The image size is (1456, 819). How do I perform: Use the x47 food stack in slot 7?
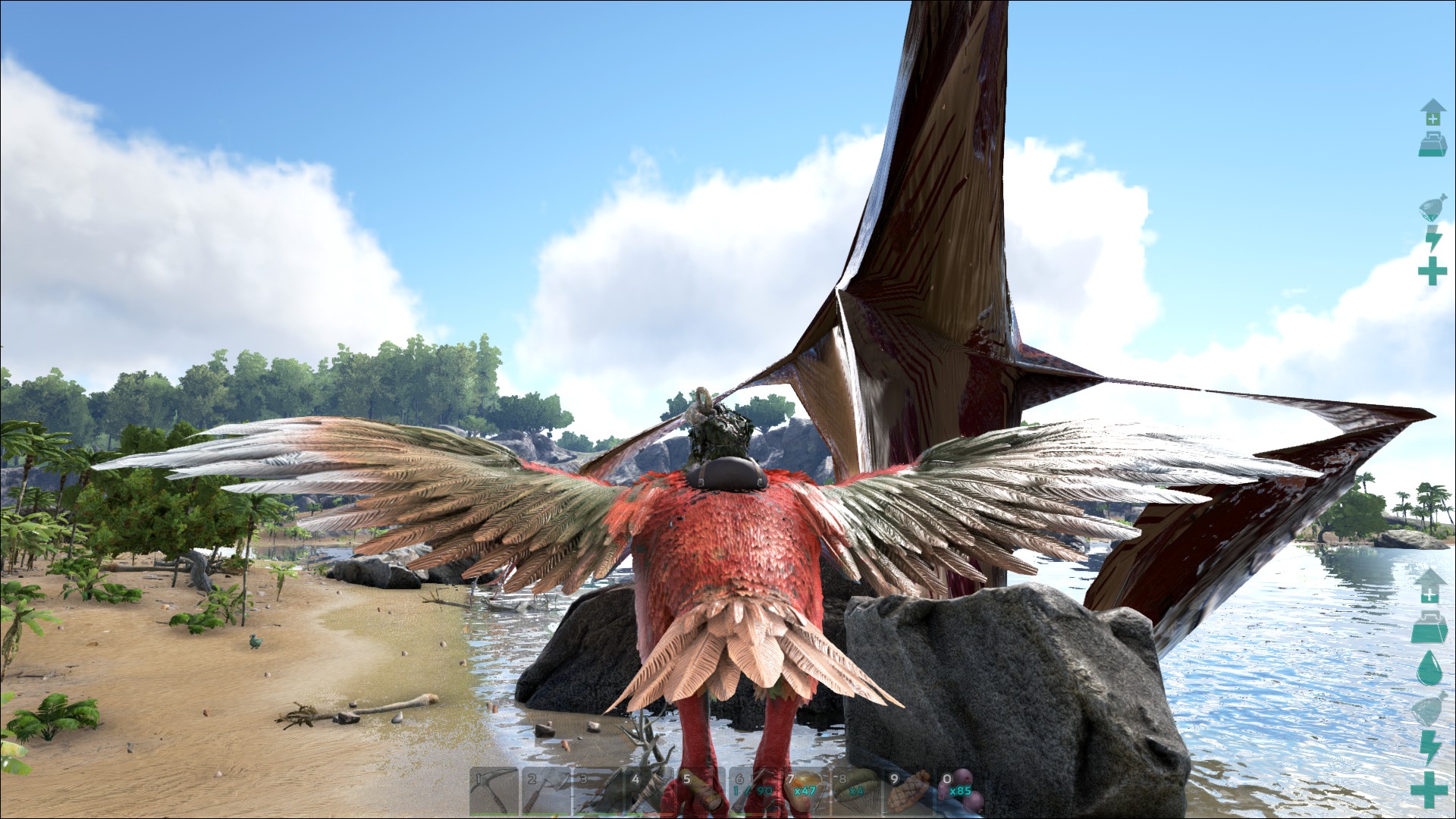(804, 792)
